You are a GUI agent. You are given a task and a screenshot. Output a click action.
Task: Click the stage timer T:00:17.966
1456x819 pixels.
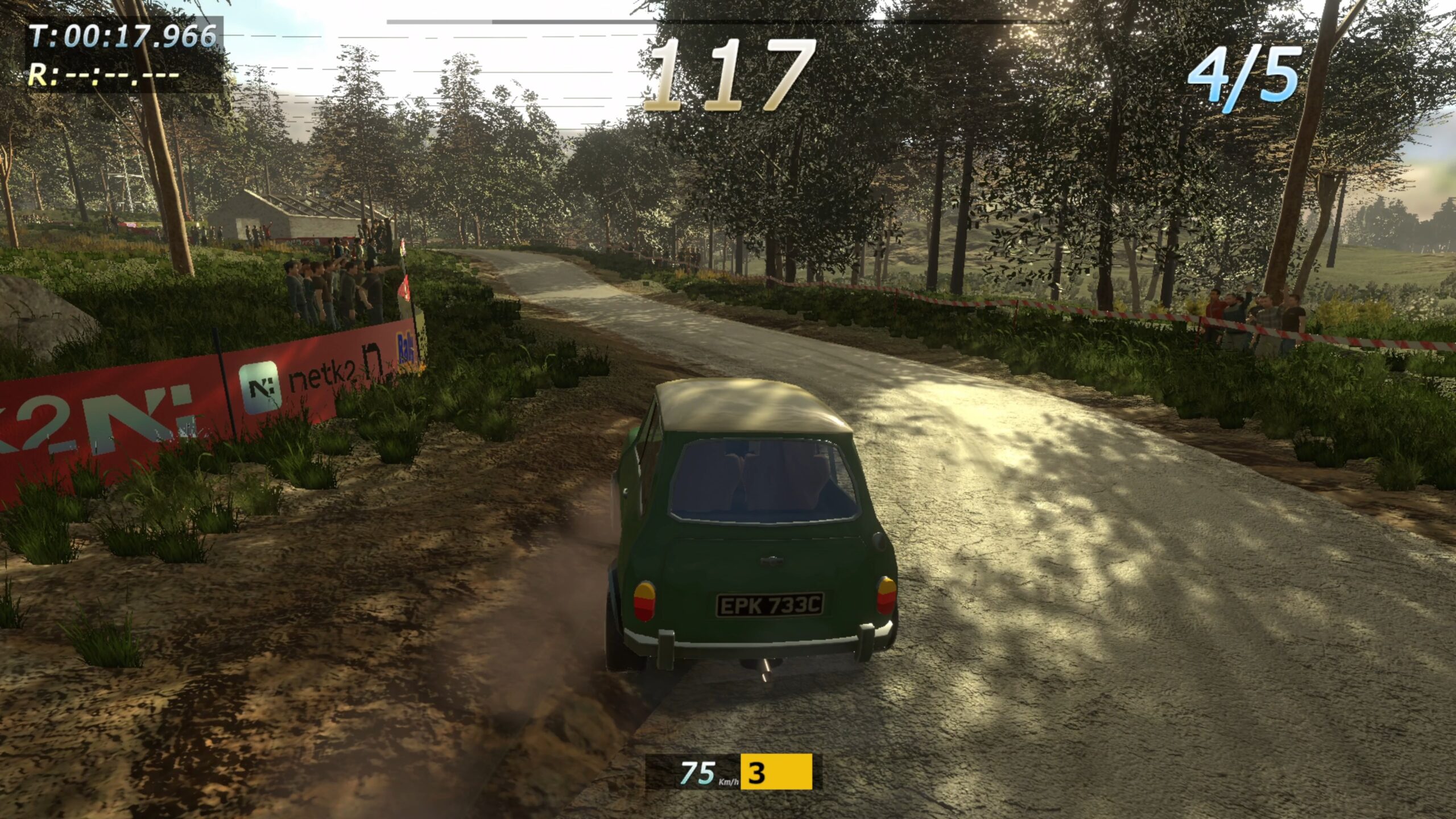(122, 35)
